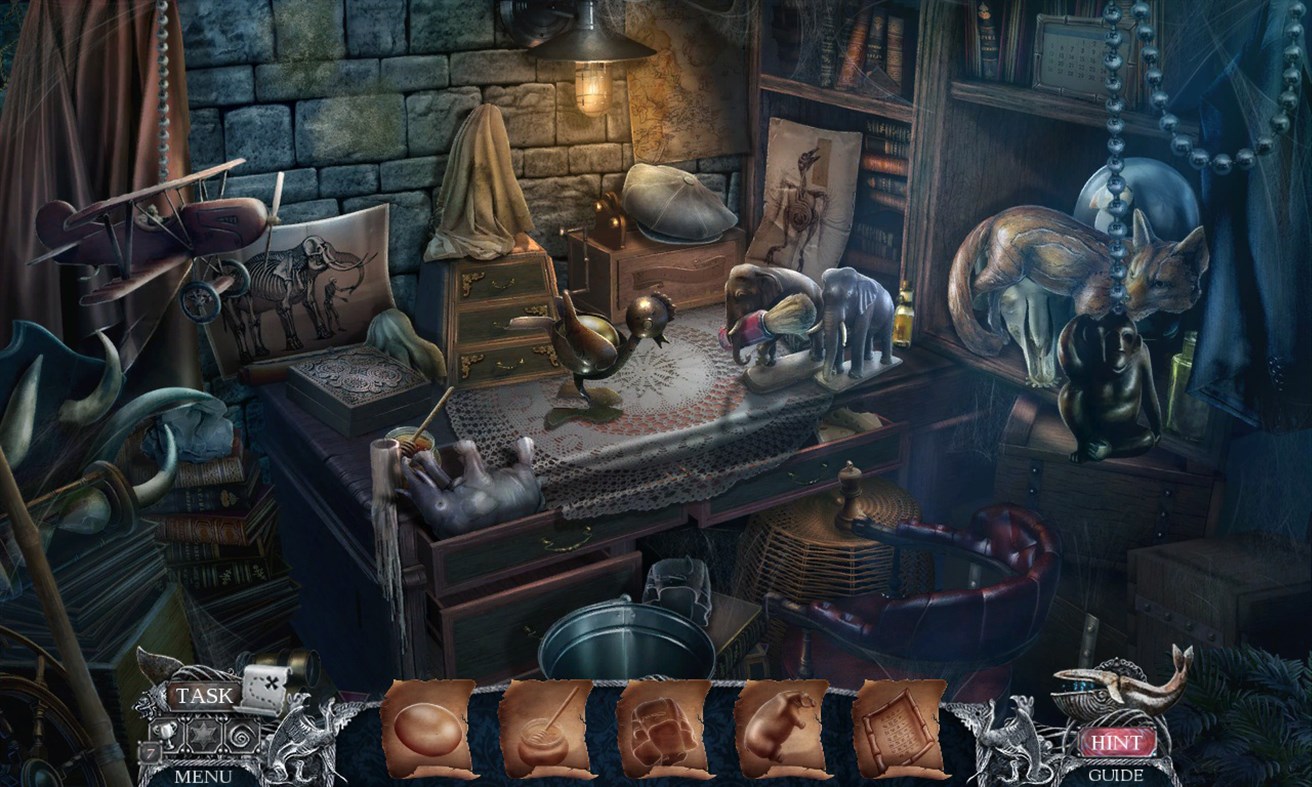Select the star icon on the menu panel
The image size is (1312, 787).
pos(203,735)
